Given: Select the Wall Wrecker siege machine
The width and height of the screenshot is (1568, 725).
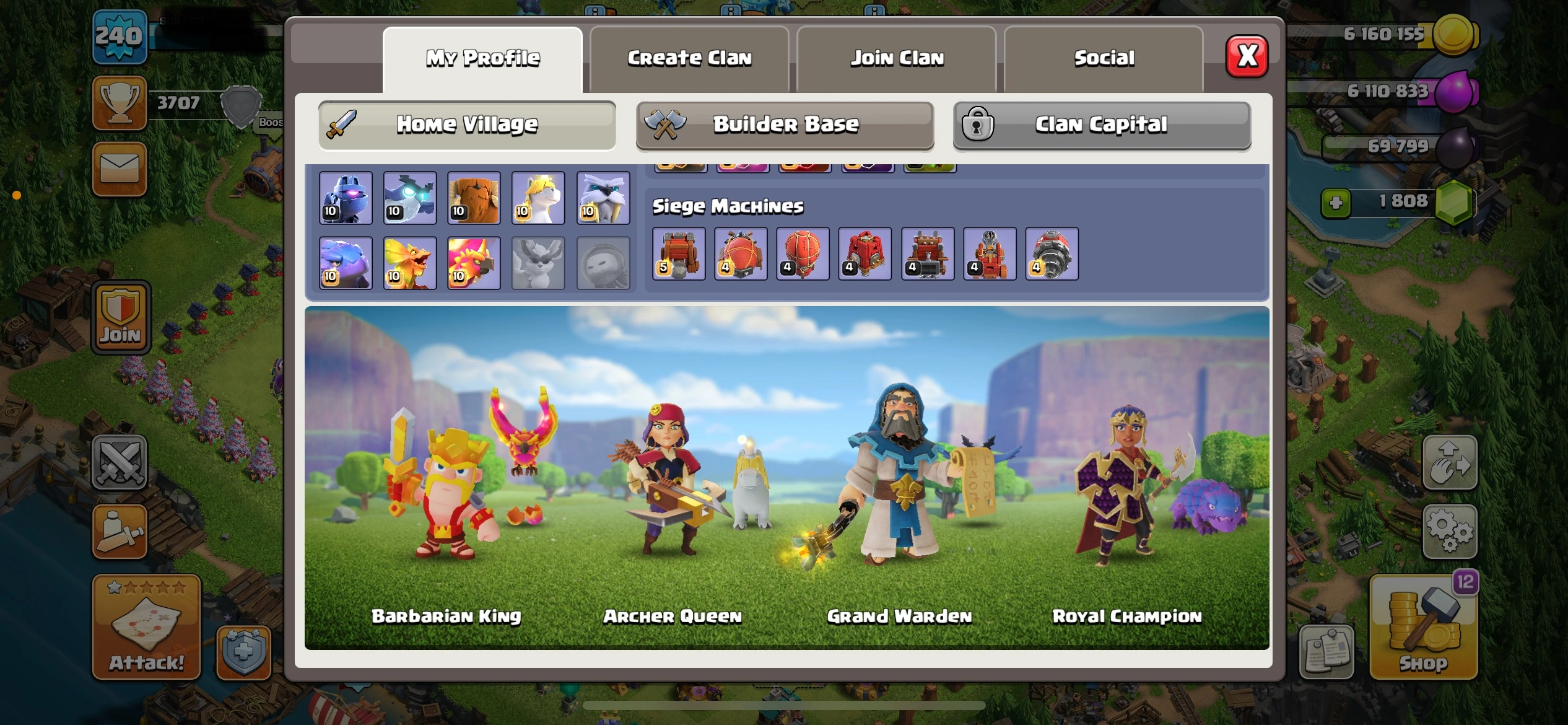Looking at the screenshot, I should (679, 254).
